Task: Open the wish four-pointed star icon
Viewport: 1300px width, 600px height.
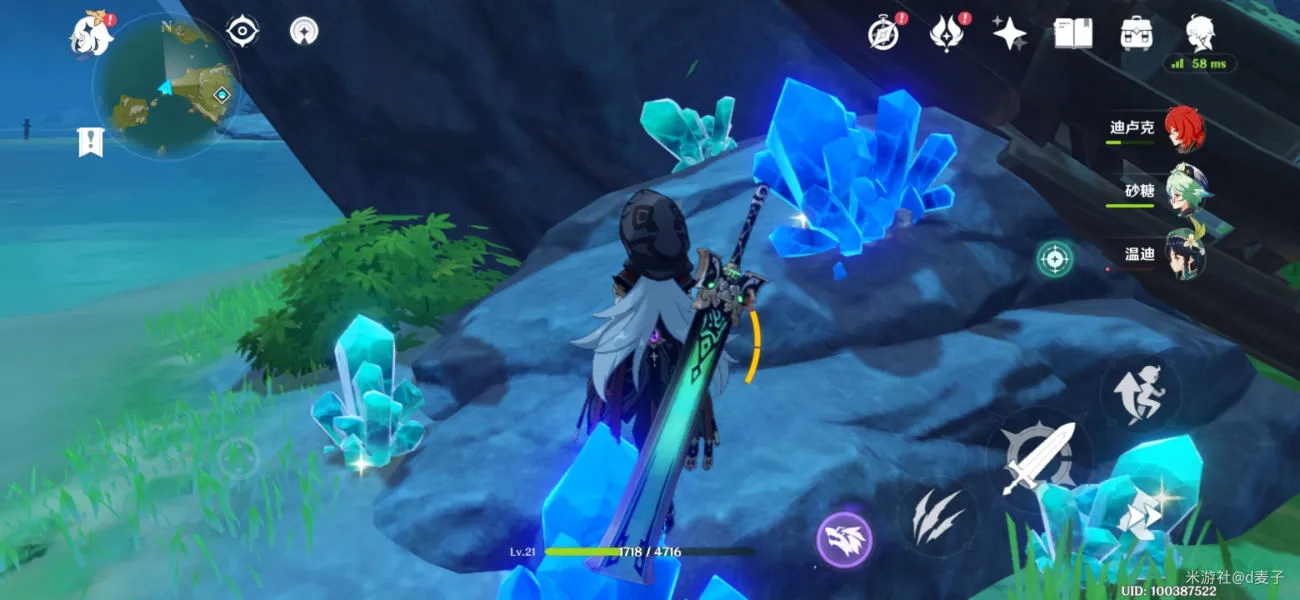Action: [1009, 34]
